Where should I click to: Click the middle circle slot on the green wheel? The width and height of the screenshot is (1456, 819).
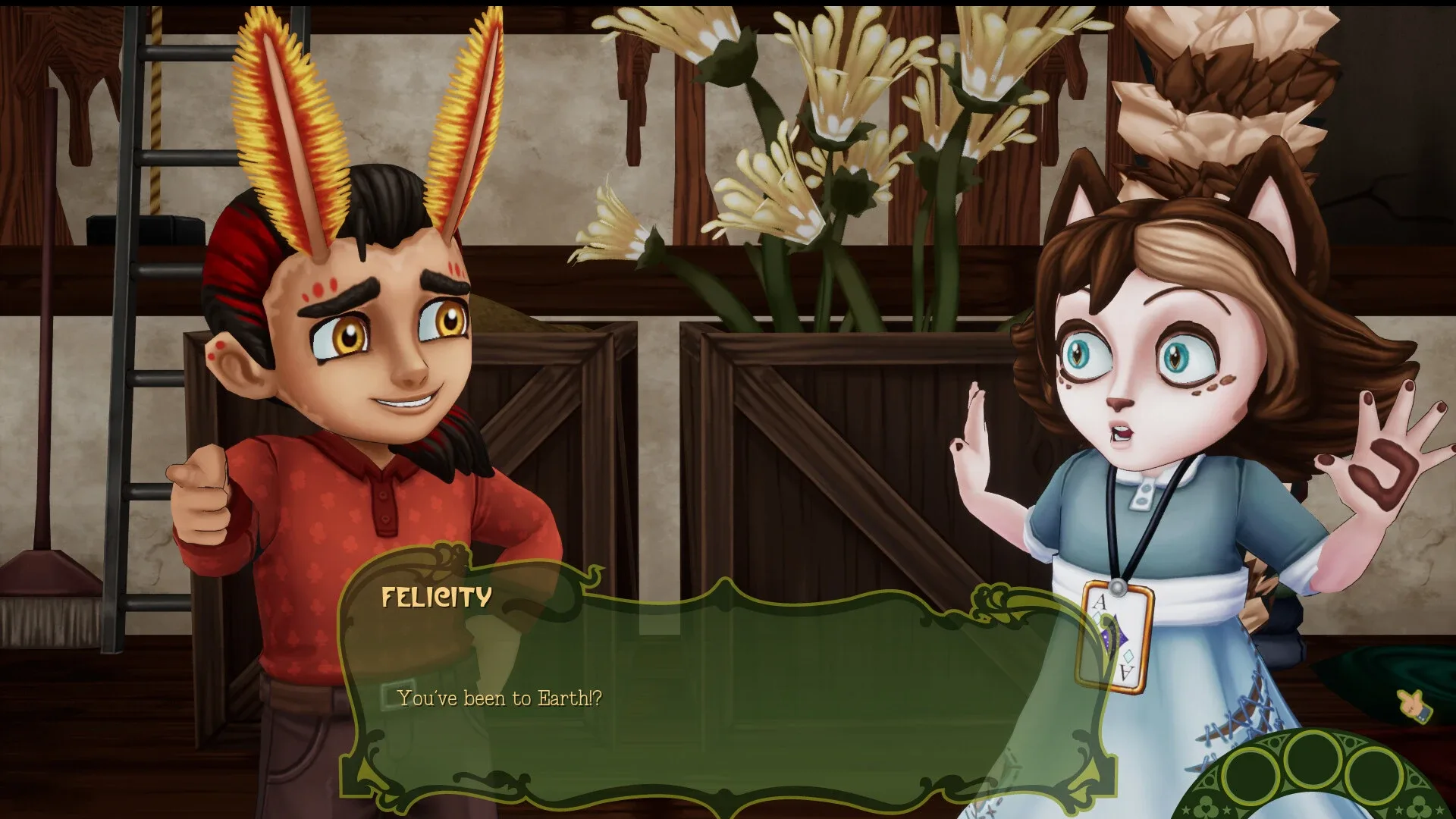(1313, 761)
